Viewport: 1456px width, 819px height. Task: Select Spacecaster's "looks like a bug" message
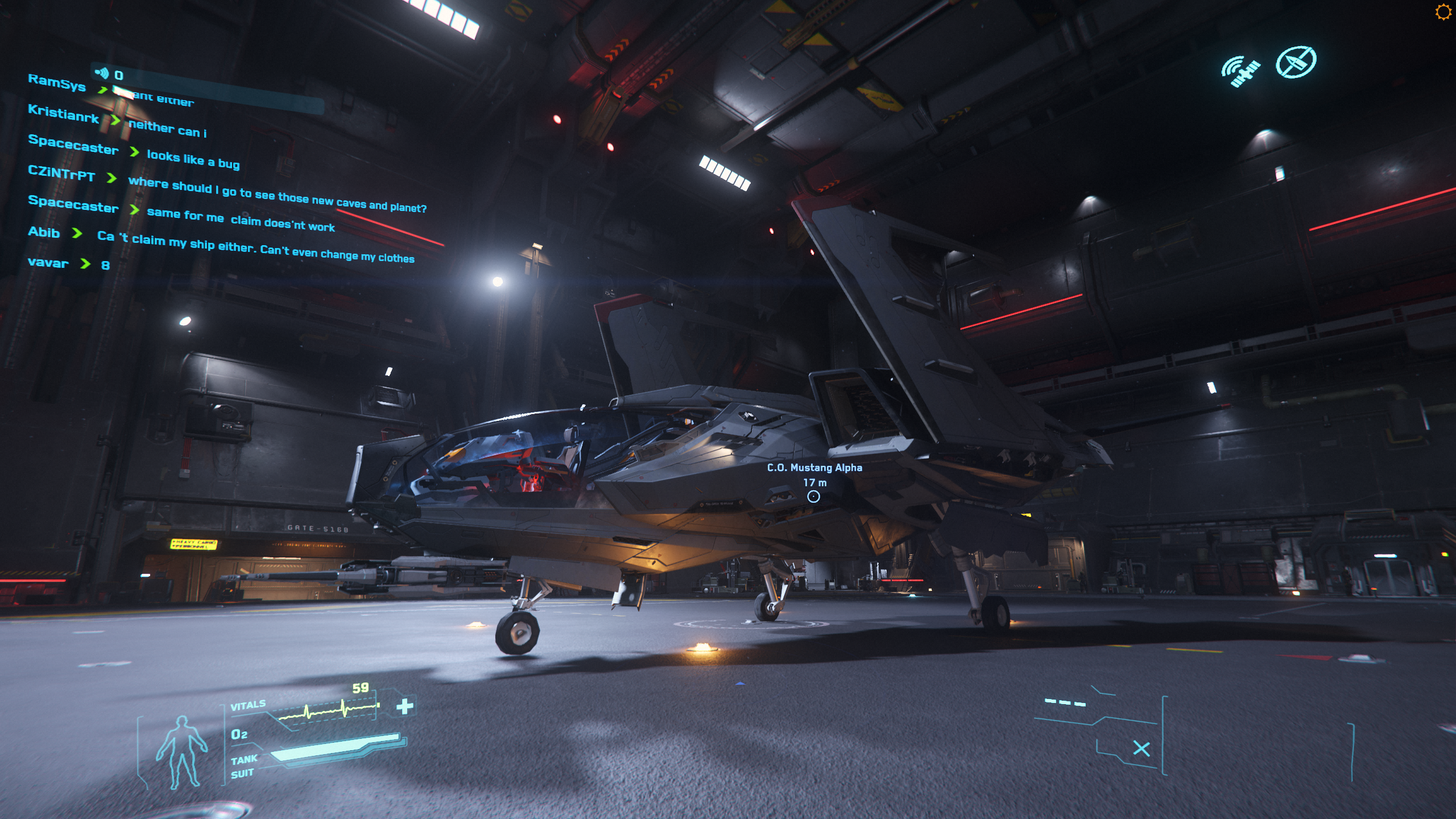(193, 159)
